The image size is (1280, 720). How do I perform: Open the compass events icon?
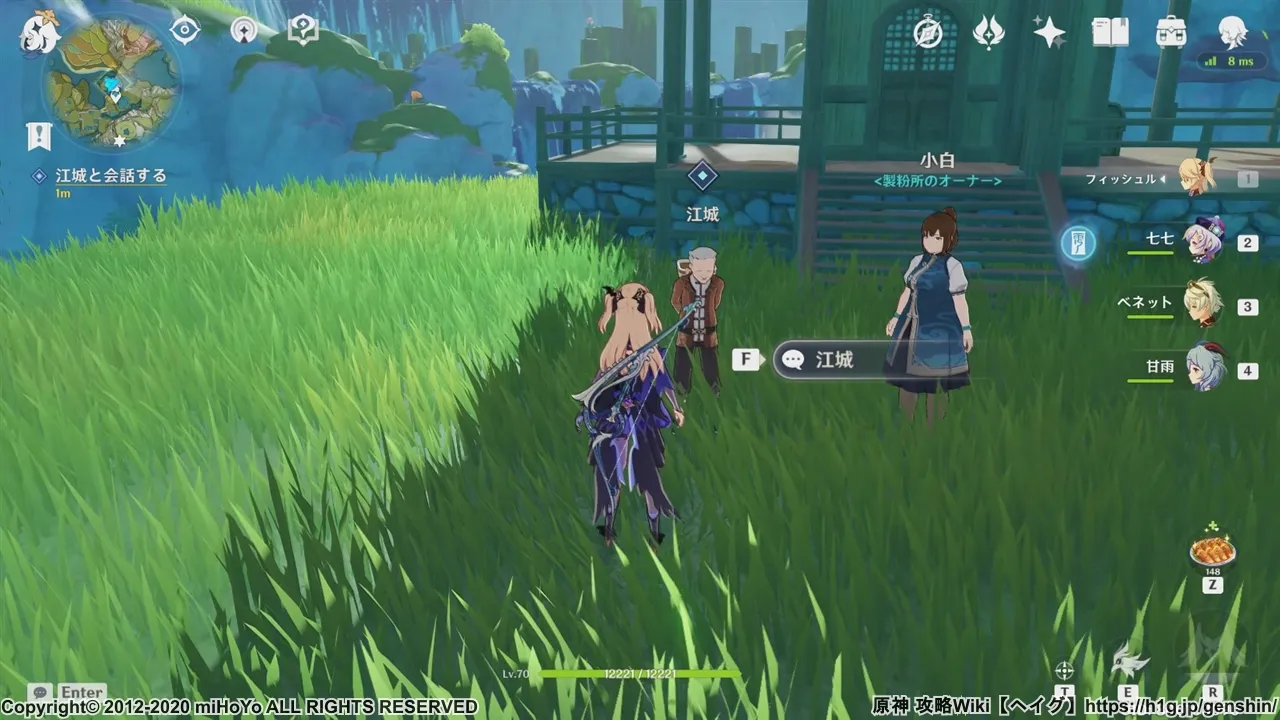(x=928, y=32)
